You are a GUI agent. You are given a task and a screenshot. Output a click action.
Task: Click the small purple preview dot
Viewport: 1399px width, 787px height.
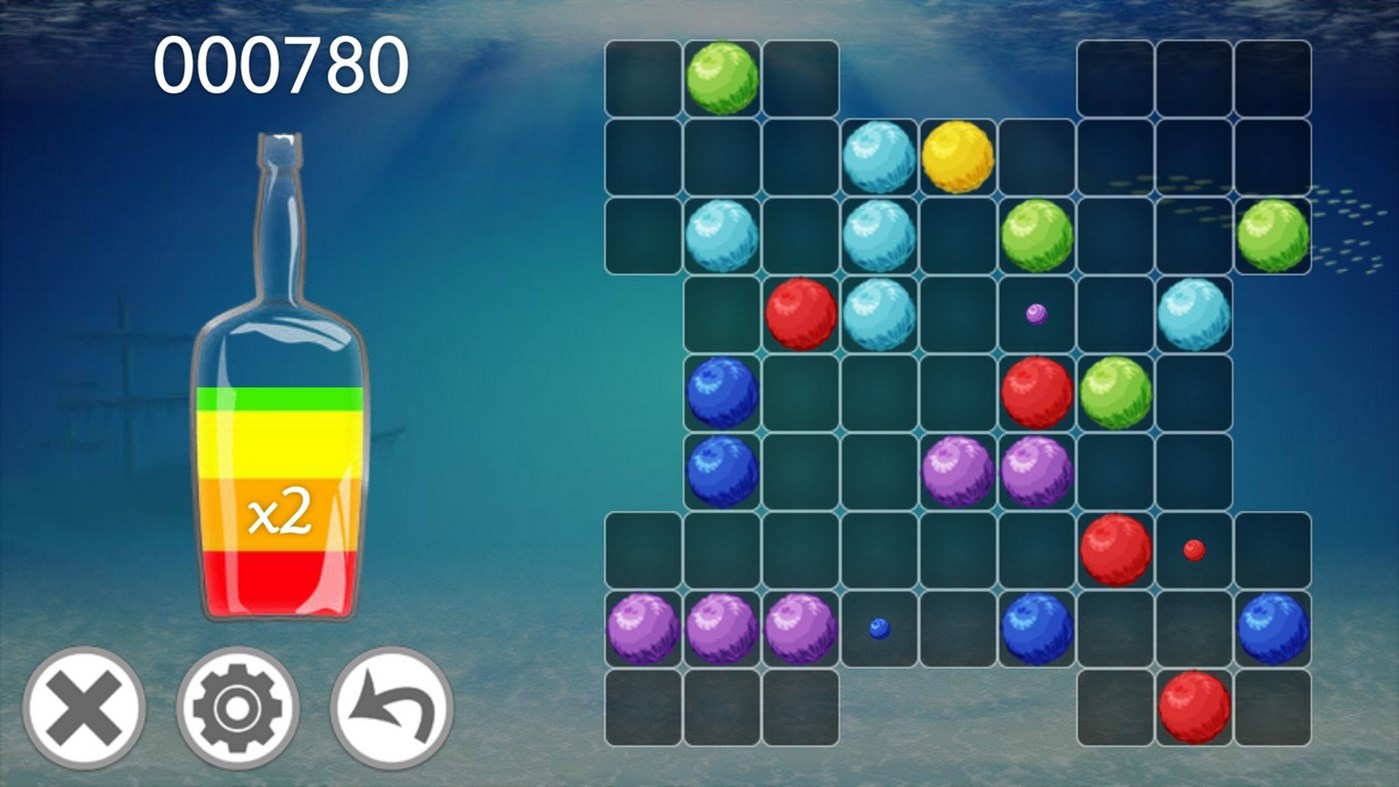pos(1036,312)
